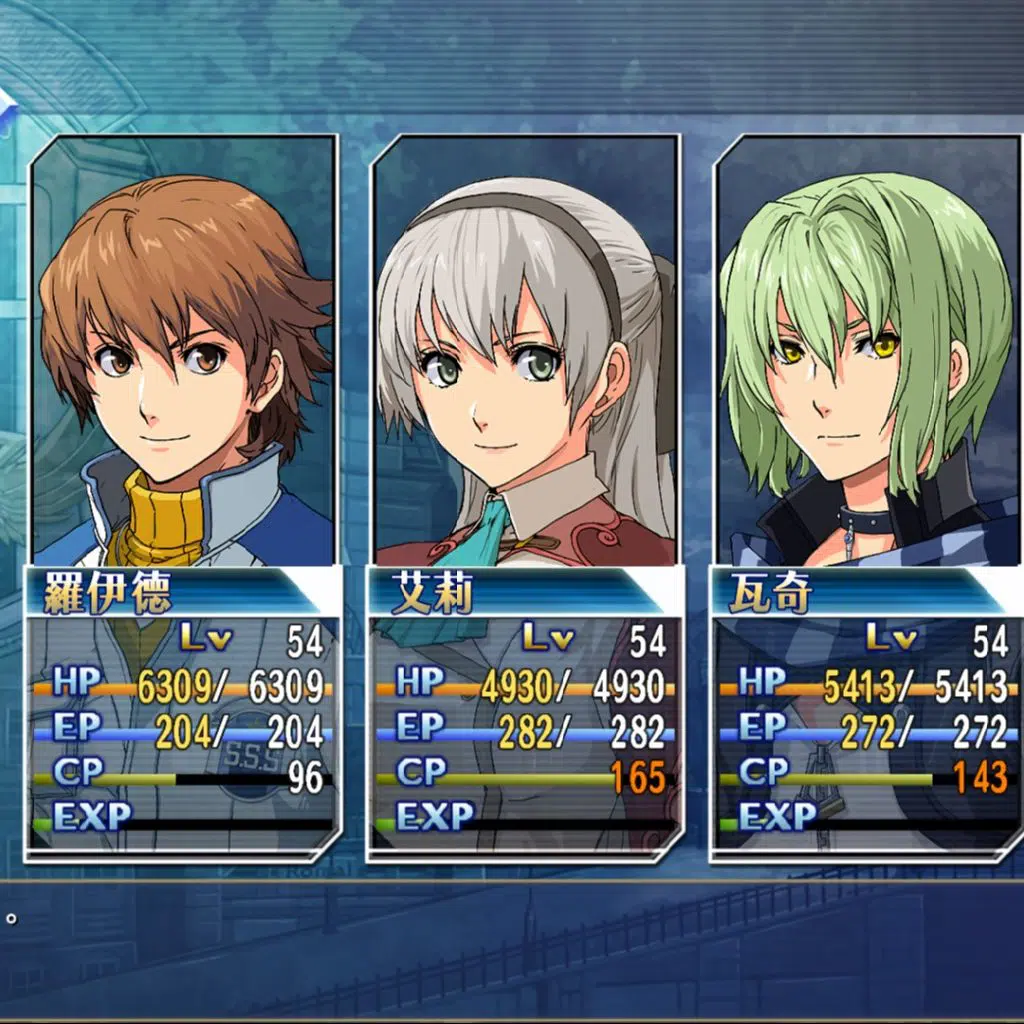Select party member 羅伊德's character card
This screenshot has width=1024, height=1024.
(x=182, y=498)
